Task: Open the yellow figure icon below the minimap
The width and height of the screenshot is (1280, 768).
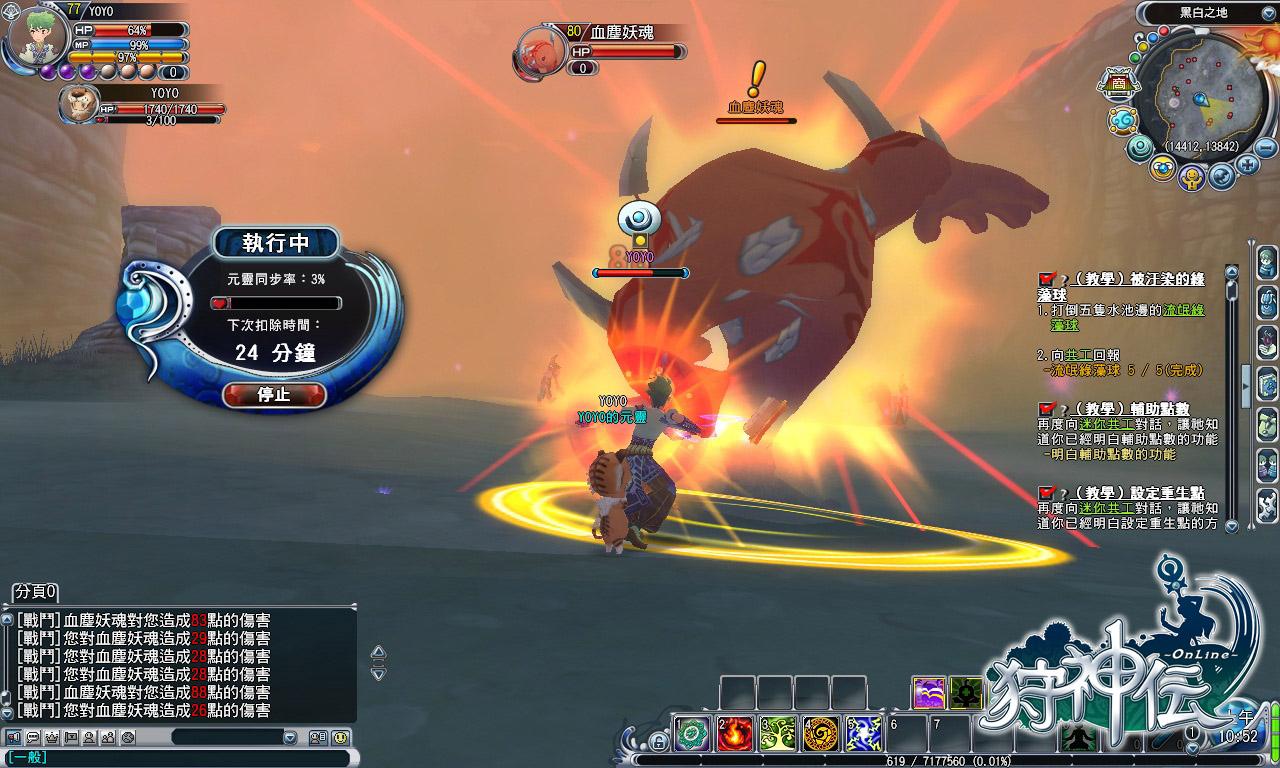Action: (1191, 178)
